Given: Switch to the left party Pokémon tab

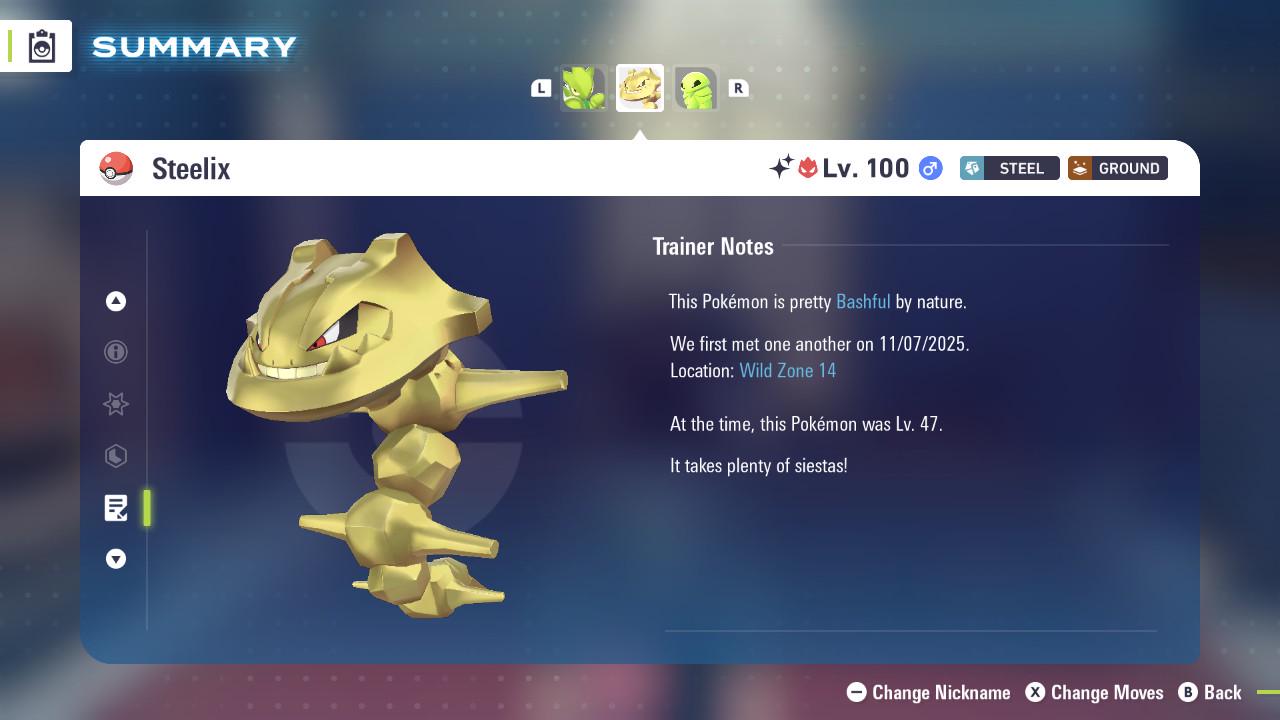Looking at the screenshot, I should click(x=584, y=87).
